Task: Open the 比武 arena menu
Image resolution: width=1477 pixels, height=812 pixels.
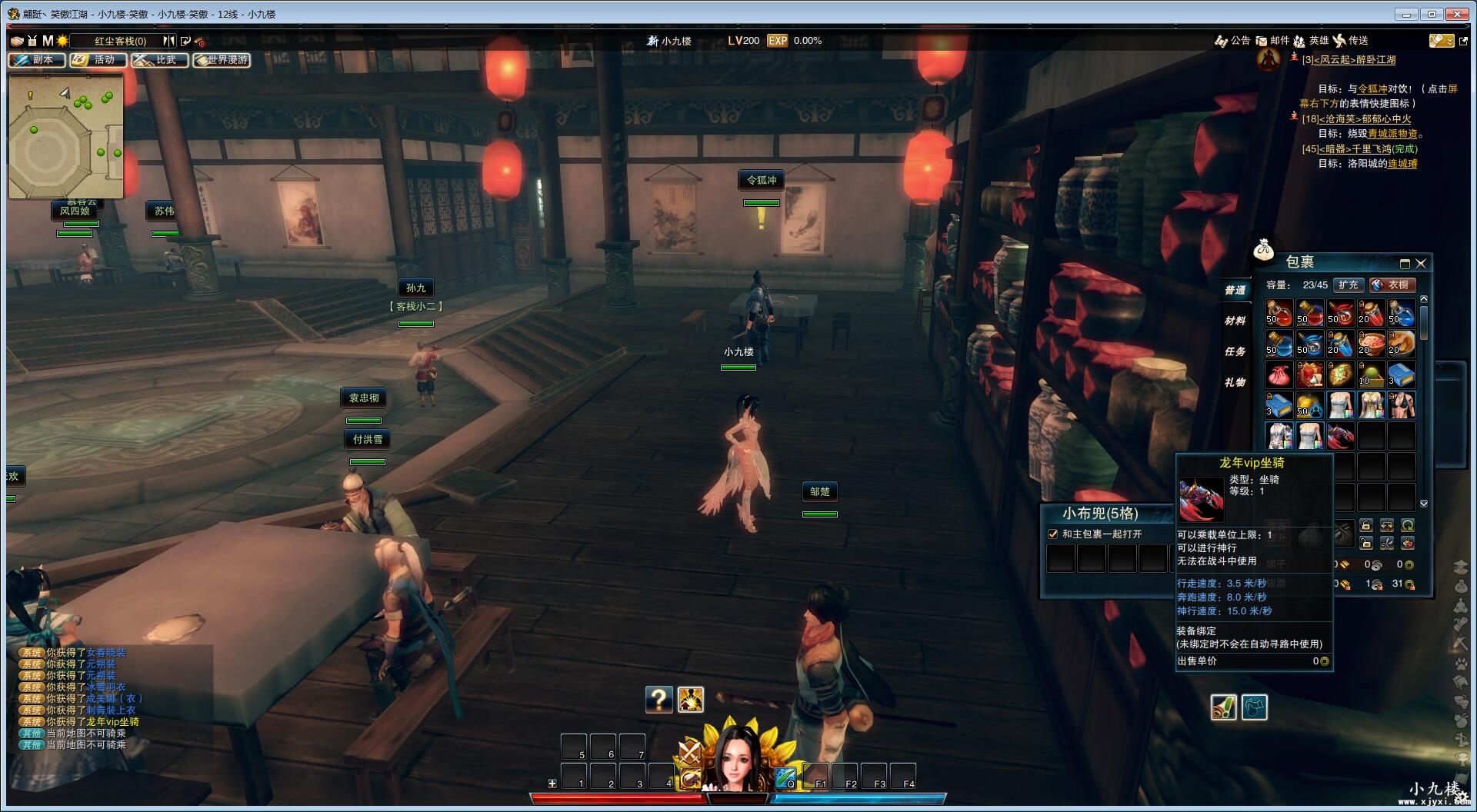Action: tap(159, 60)
